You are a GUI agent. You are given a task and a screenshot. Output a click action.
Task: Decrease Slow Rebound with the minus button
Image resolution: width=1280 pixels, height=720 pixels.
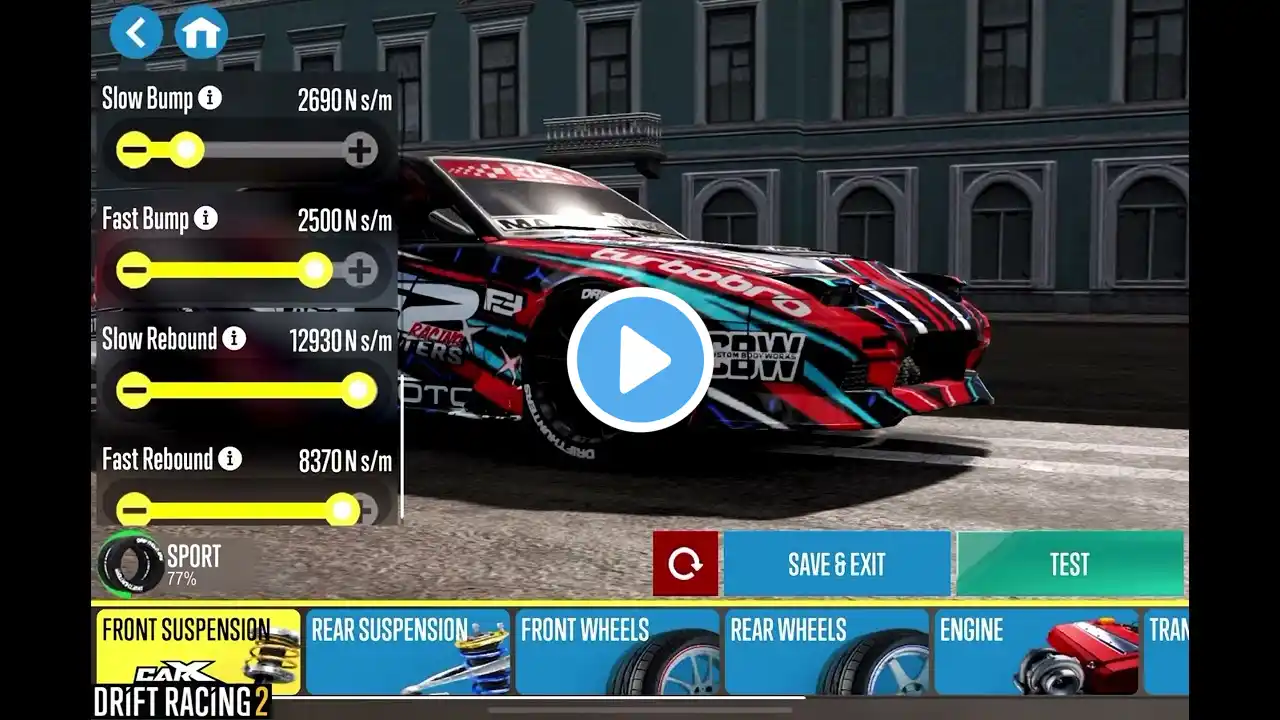tap(134, 390)
